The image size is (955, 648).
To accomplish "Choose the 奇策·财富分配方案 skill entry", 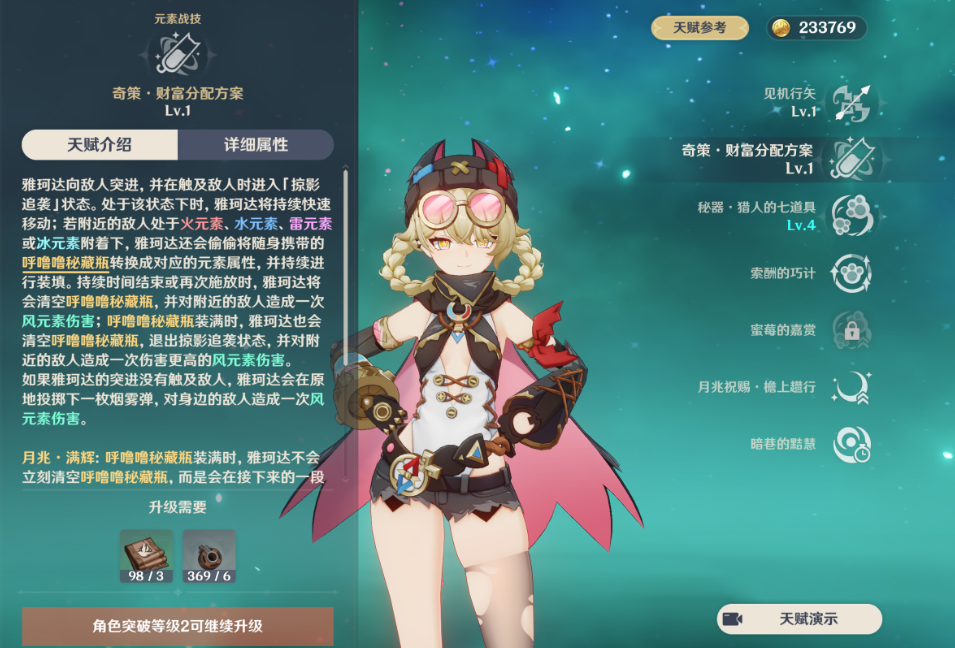I will tap(851, 159).
